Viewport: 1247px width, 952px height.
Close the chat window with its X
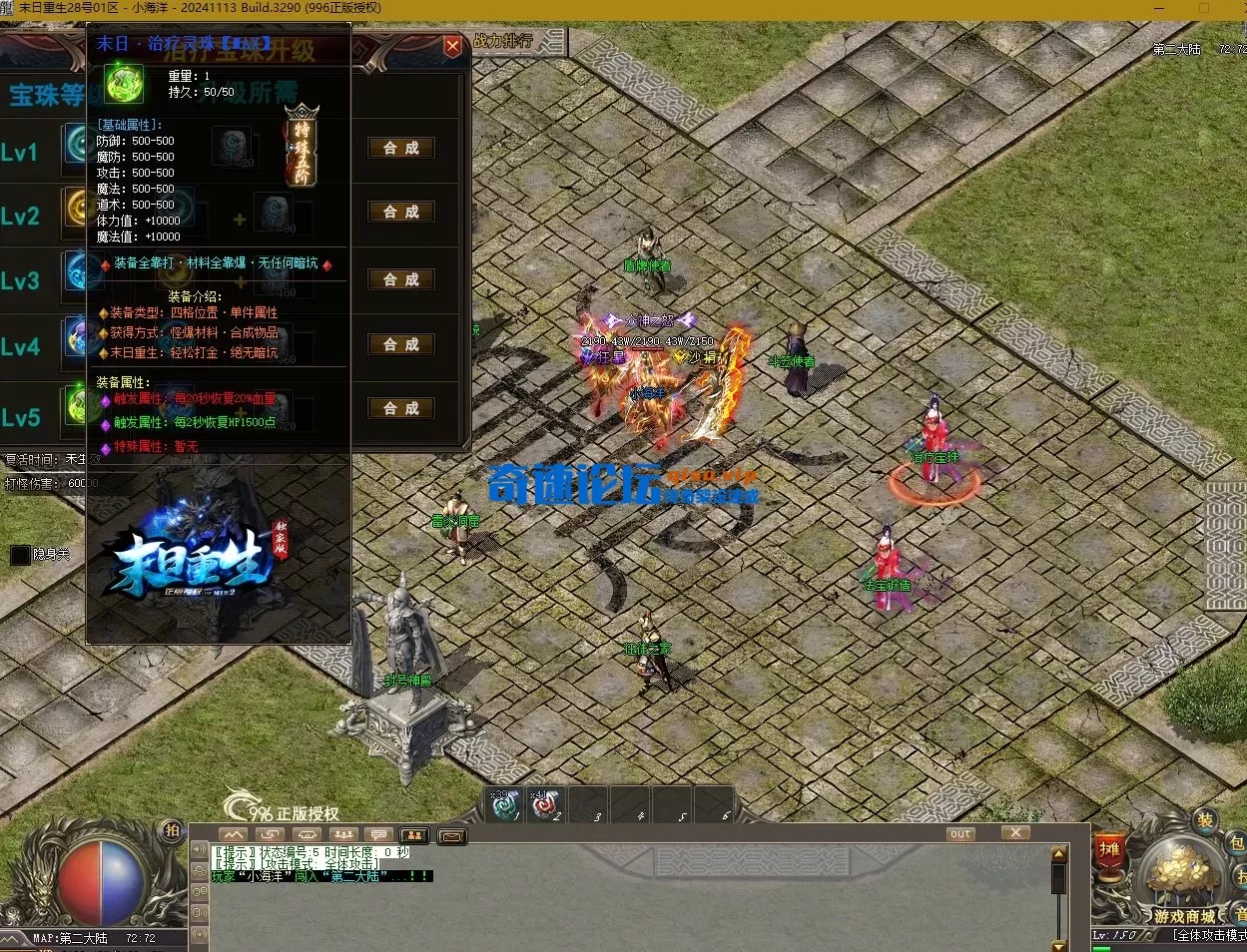pos(1015,833)
